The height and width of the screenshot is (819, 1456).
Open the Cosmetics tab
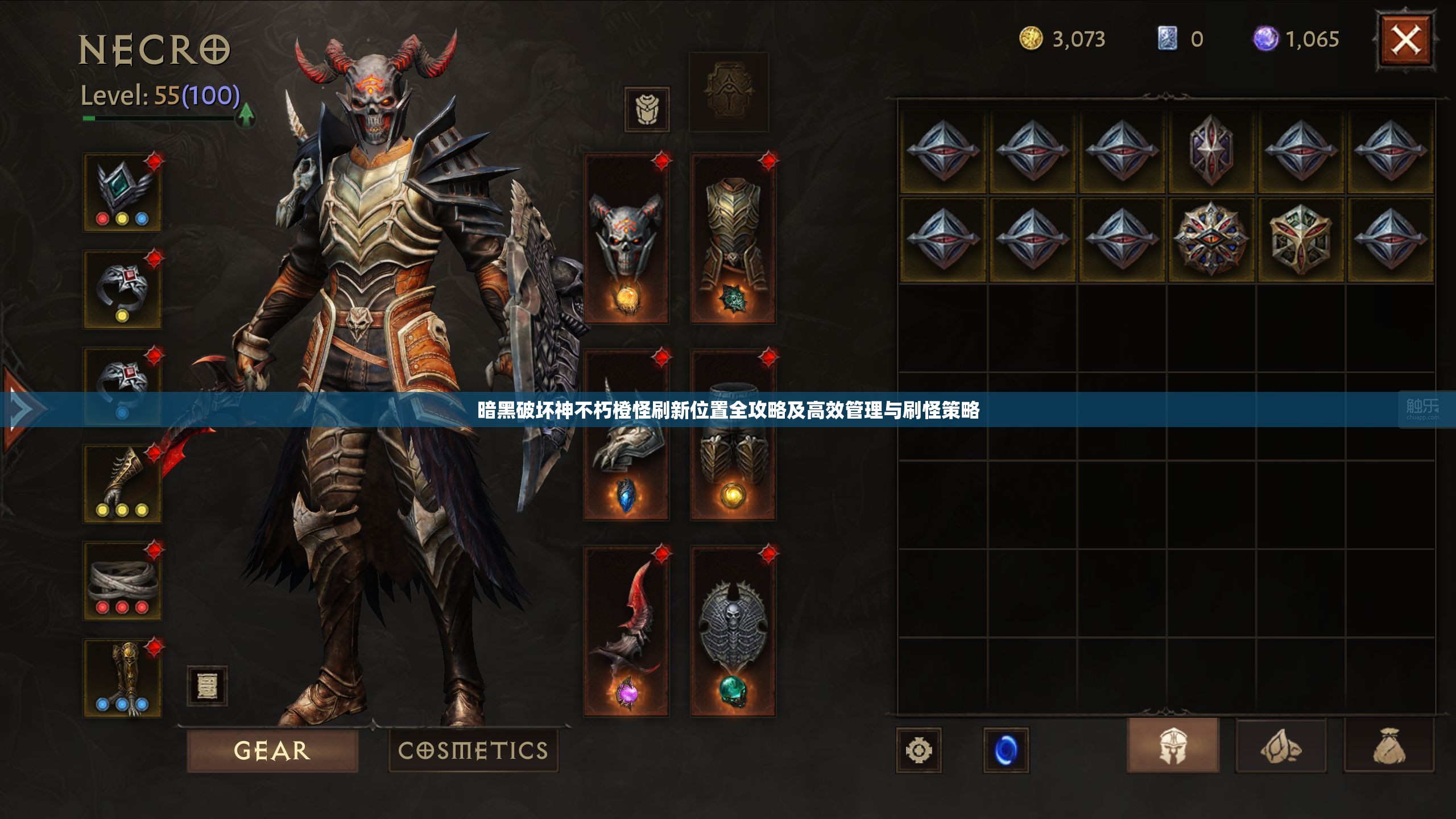(x=473, y=750)
